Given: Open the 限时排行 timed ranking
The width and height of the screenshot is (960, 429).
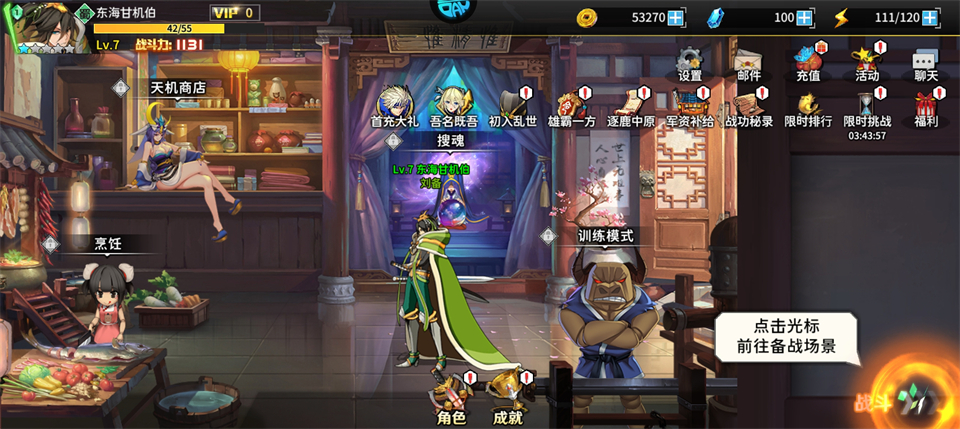Looking at the screenshot, I should (808, 106).
